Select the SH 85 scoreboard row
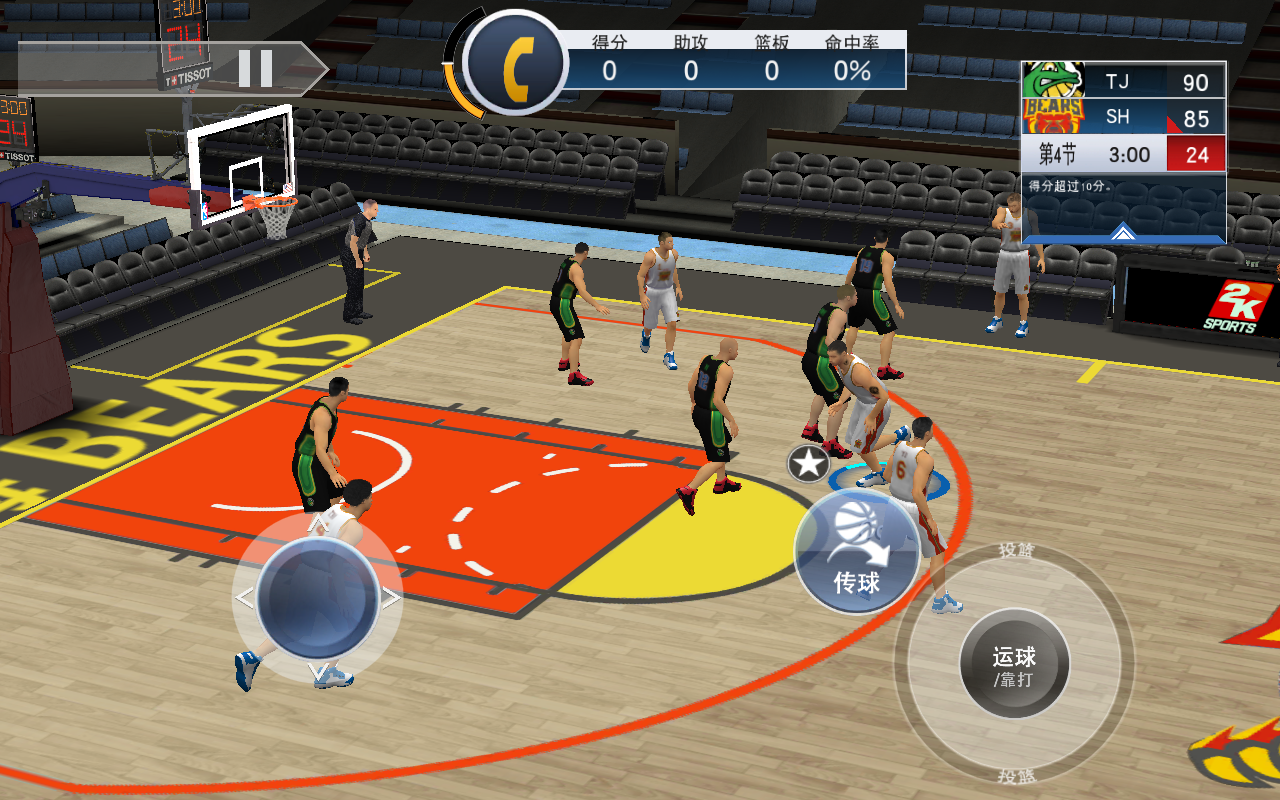The height and width of the screenshot is (800, 1280). click(1140, 116)
